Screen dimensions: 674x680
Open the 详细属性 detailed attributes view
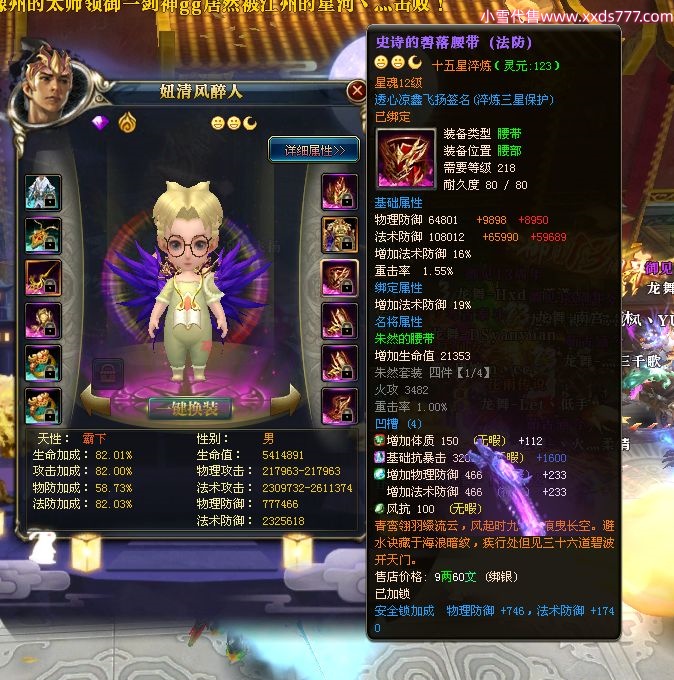click(x=313, y=150)
